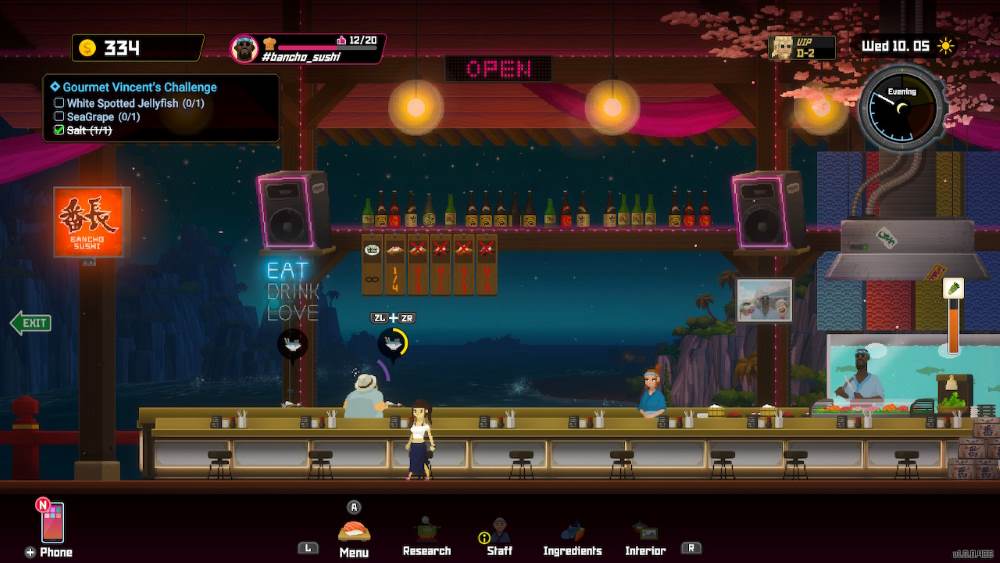Open the Interior decoration panel

click(x=645, y=533)
